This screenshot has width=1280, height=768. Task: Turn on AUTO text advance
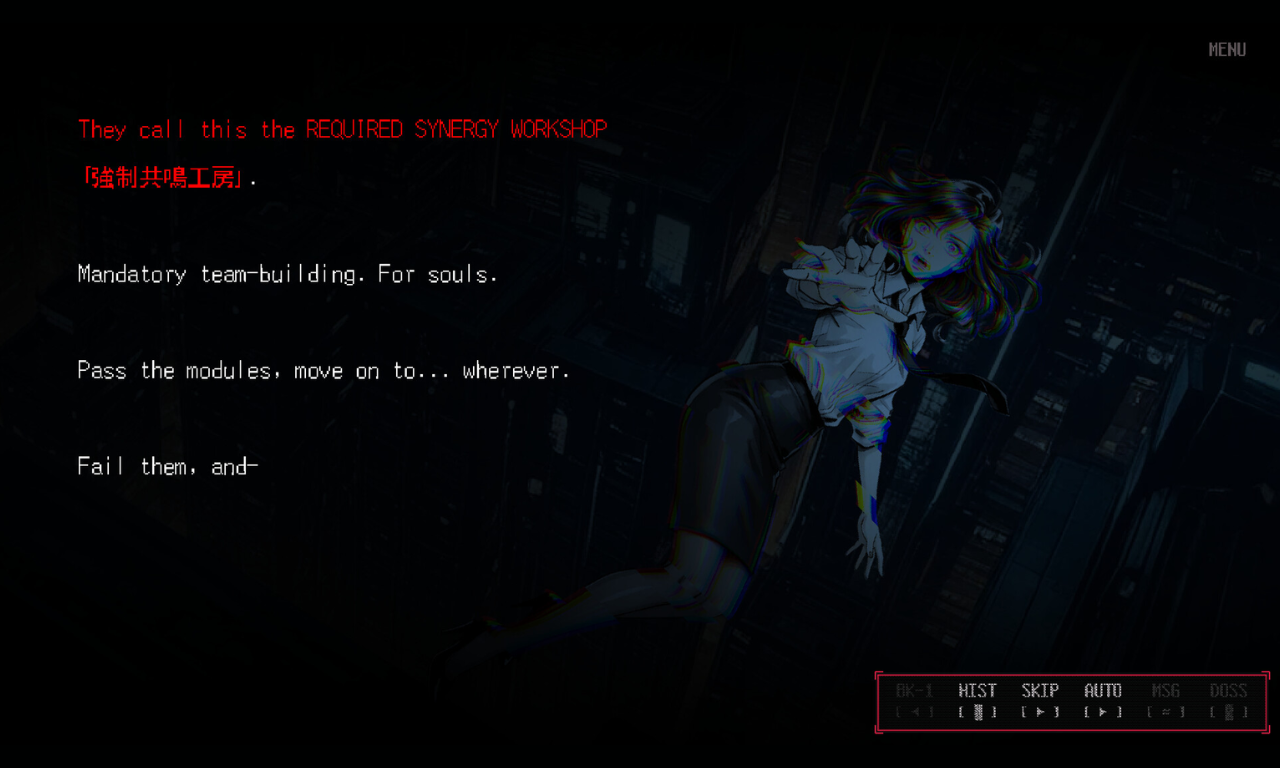(x=1103, y=700)
